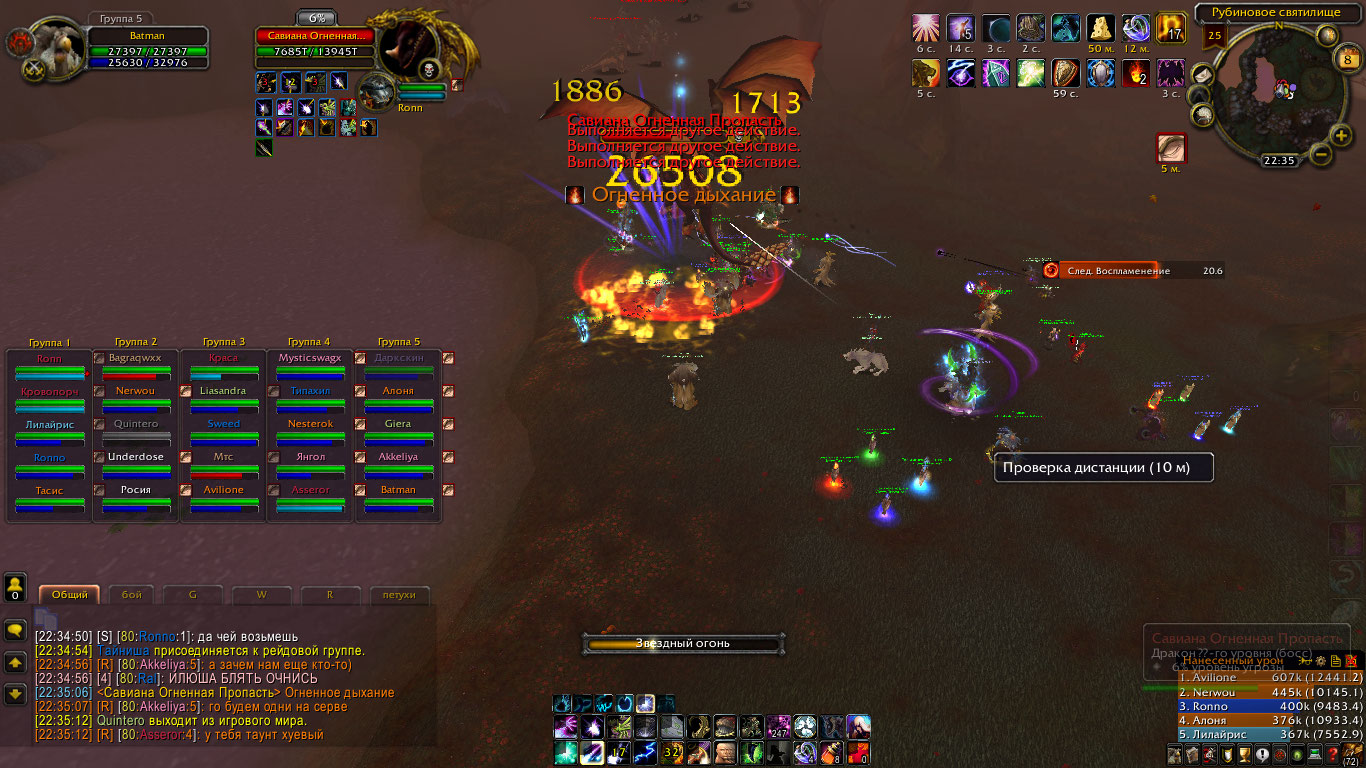The image size is (1366, 768).
Task: Select the cheese buff icon
Action: (x=1101, y=28)
